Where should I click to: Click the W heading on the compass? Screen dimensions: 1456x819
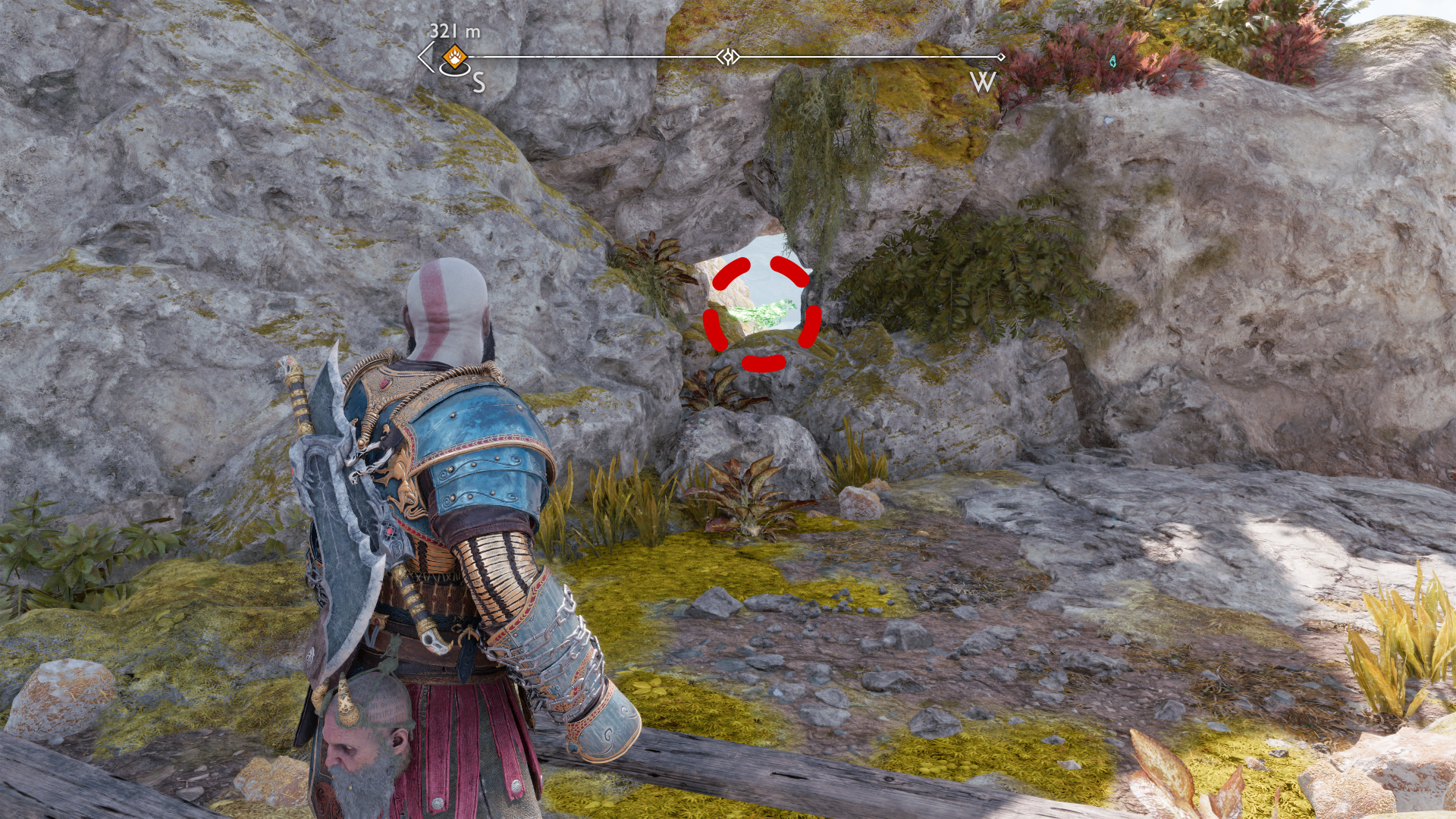[x=983, y=82]
